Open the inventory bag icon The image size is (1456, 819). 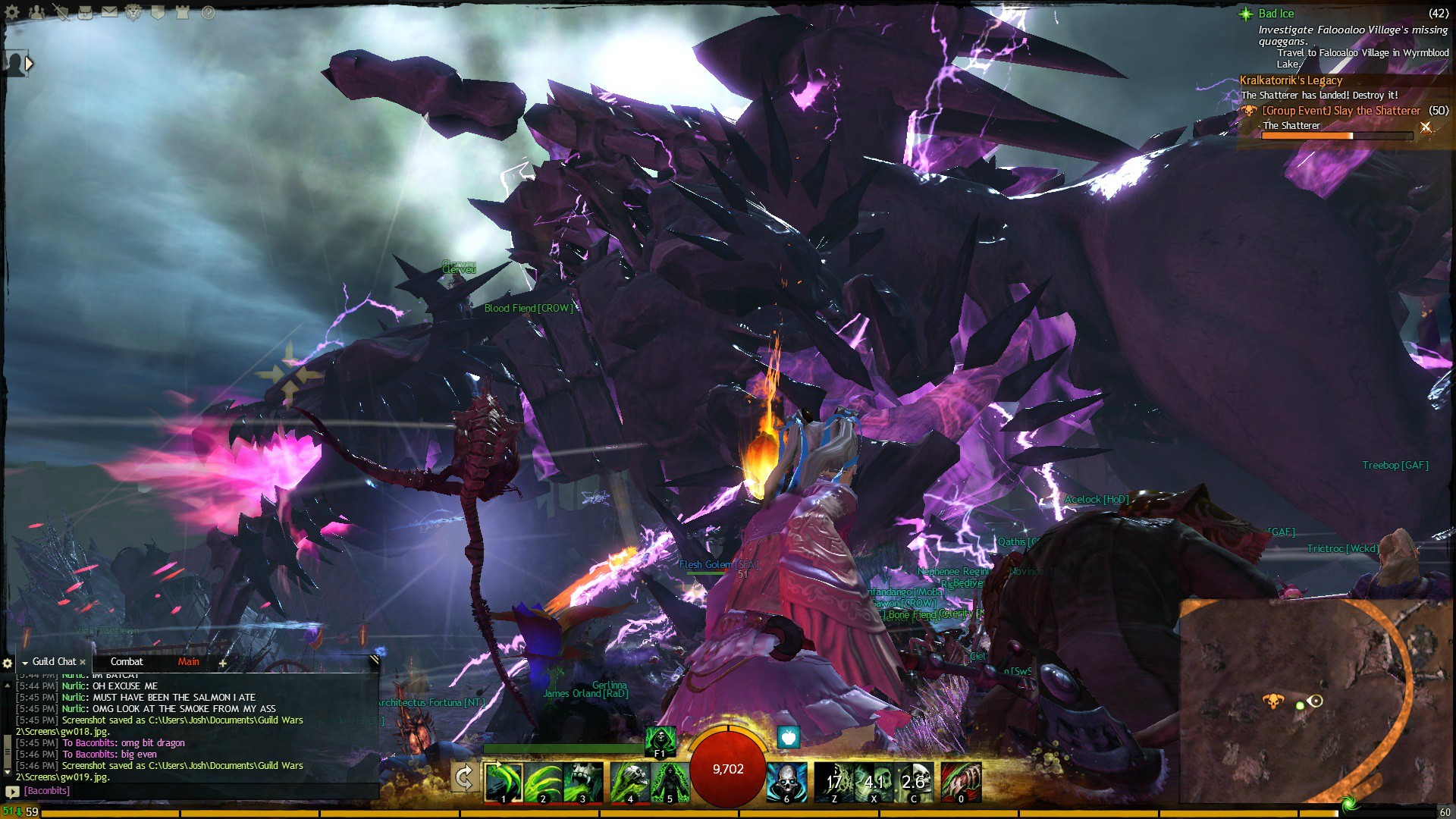[85, 12]
